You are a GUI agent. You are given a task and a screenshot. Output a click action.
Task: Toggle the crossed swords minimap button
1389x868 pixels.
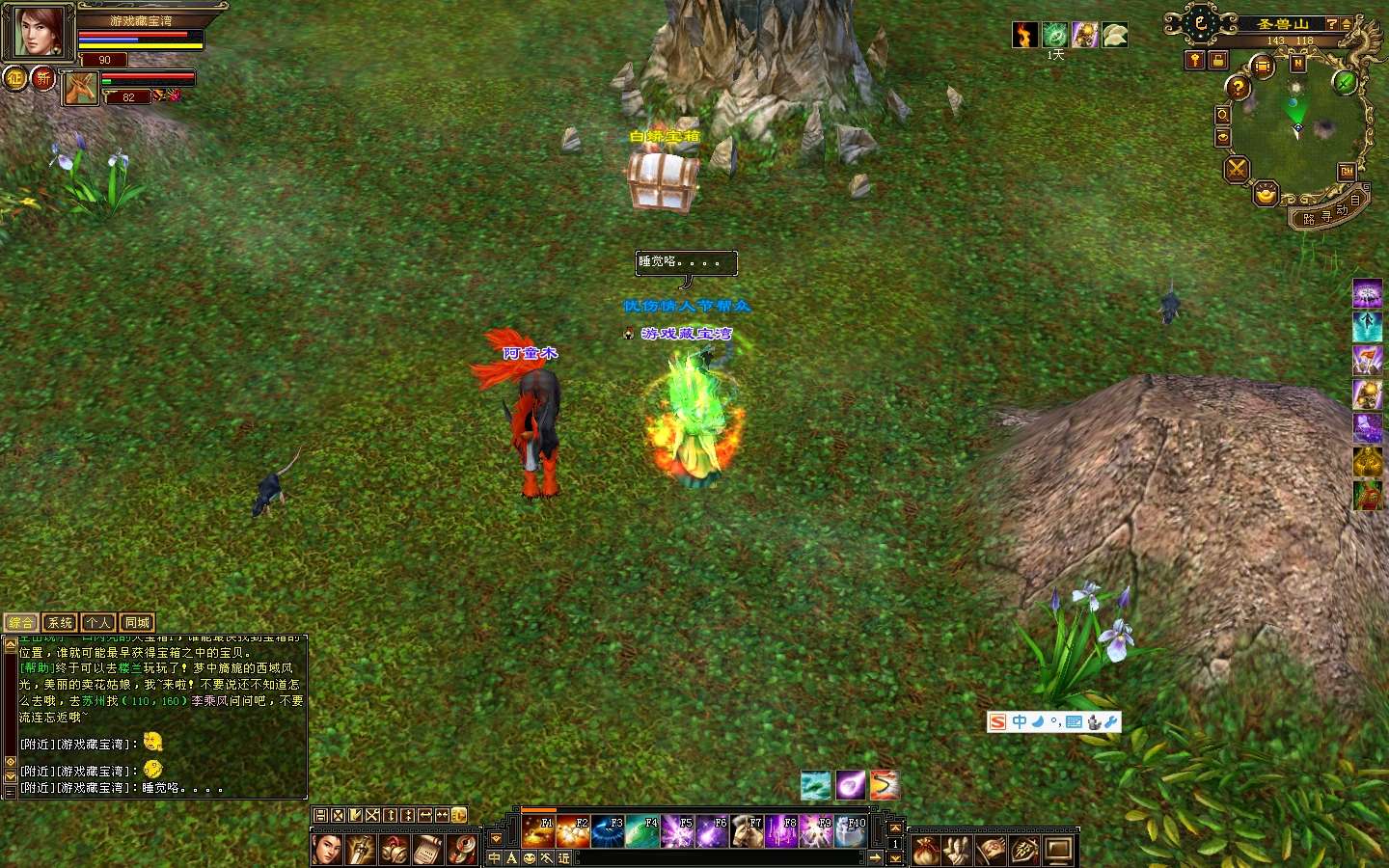click(x=1237, y=170)
